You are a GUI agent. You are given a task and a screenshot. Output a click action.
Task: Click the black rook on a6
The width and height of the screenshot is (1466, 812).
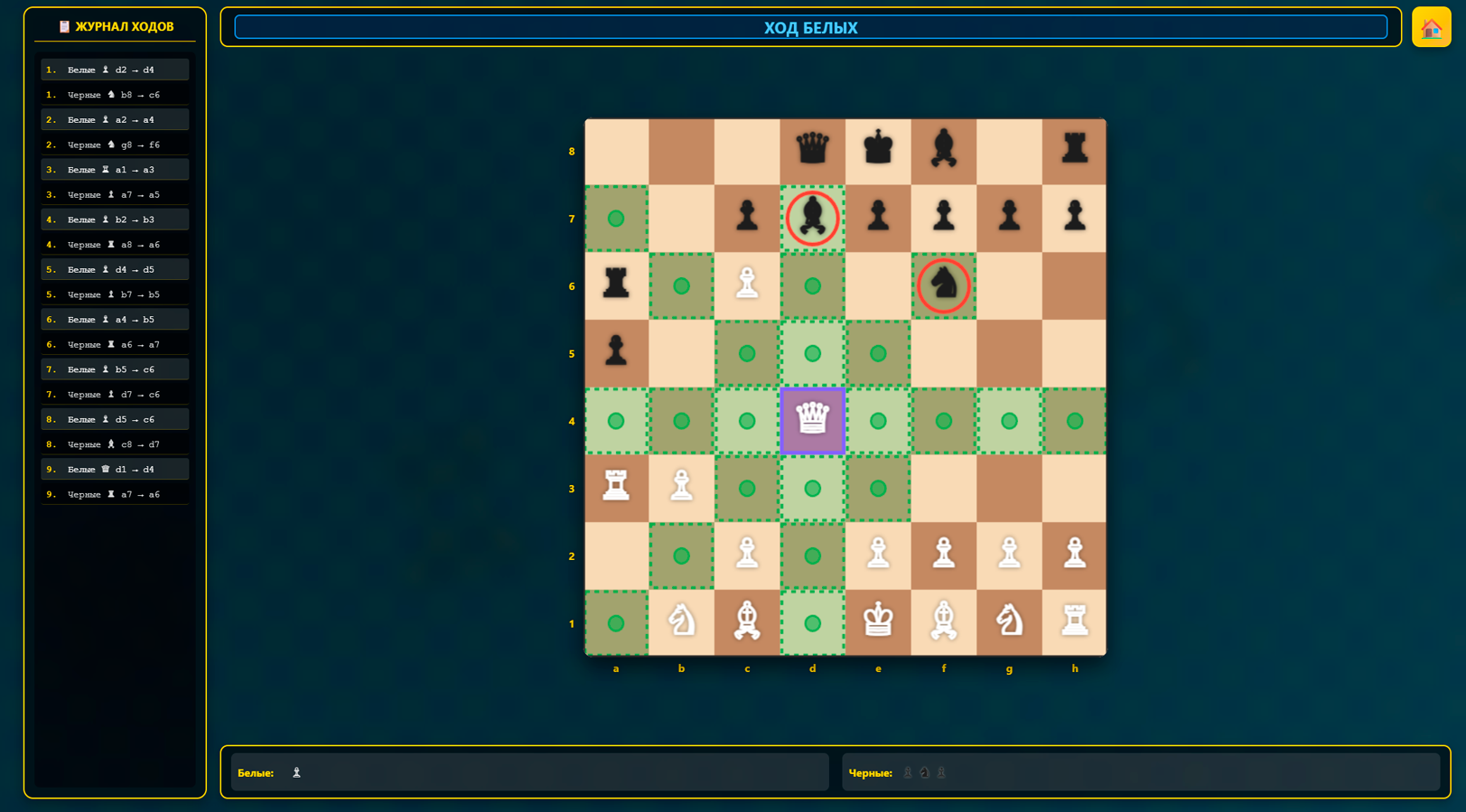pos(617,285)
